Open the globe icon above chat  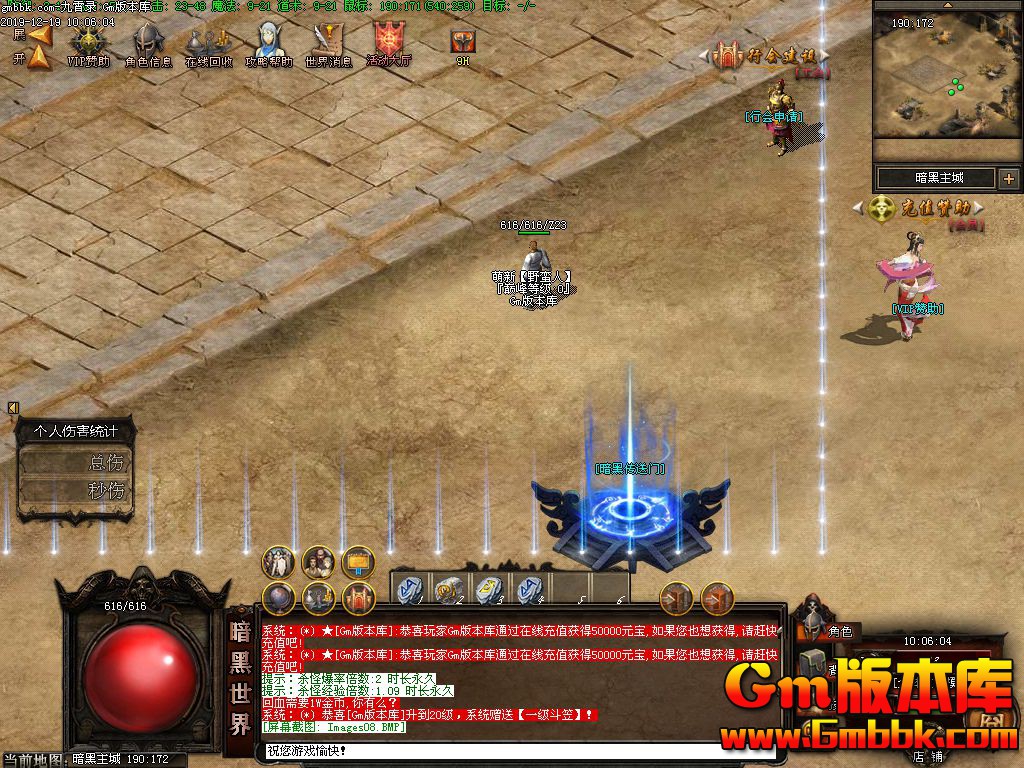point(278,598)
